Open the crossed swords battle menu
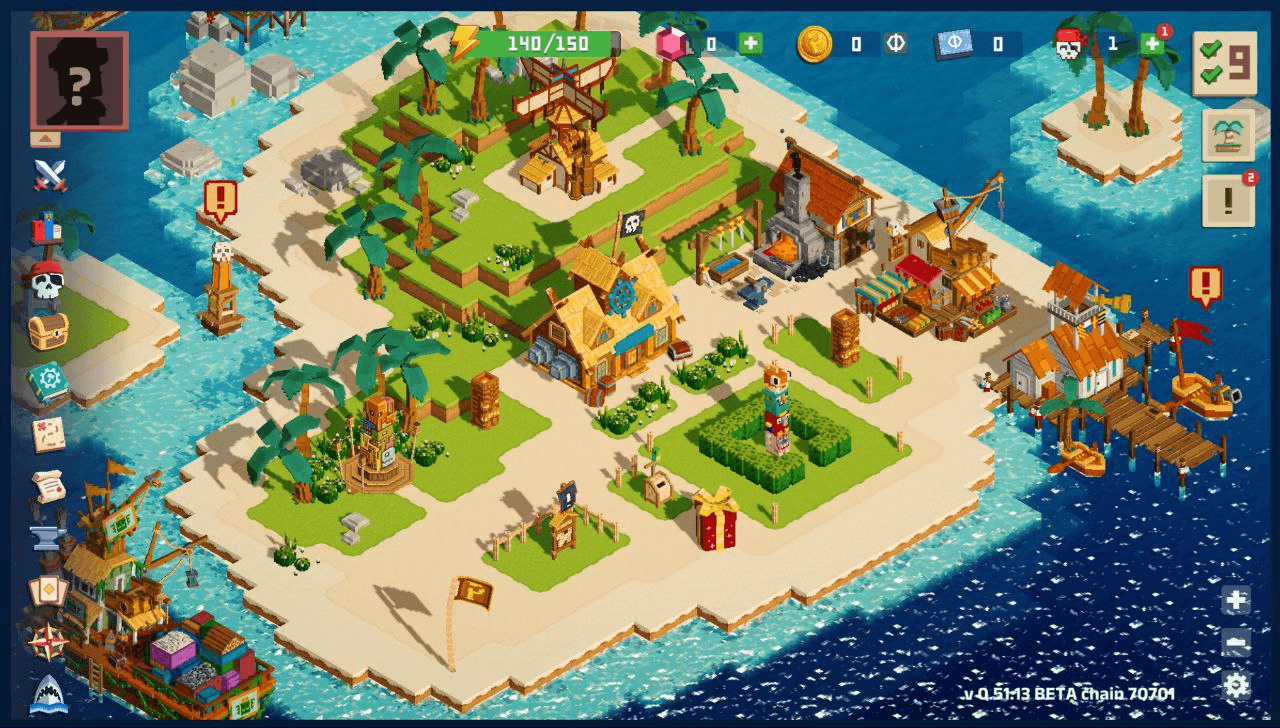Screen dimensions: 1280x728 pyautogui.click(x=49, y=175)
